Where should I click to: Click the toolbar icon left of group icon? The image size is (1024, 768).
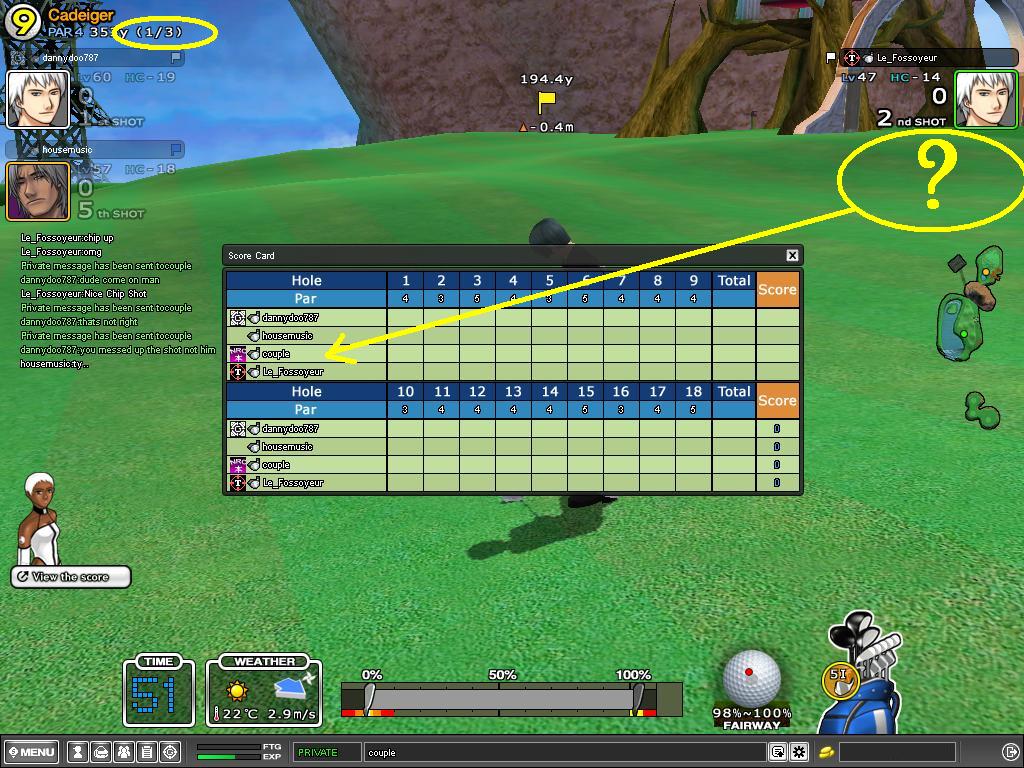click(x=101, y=752)
